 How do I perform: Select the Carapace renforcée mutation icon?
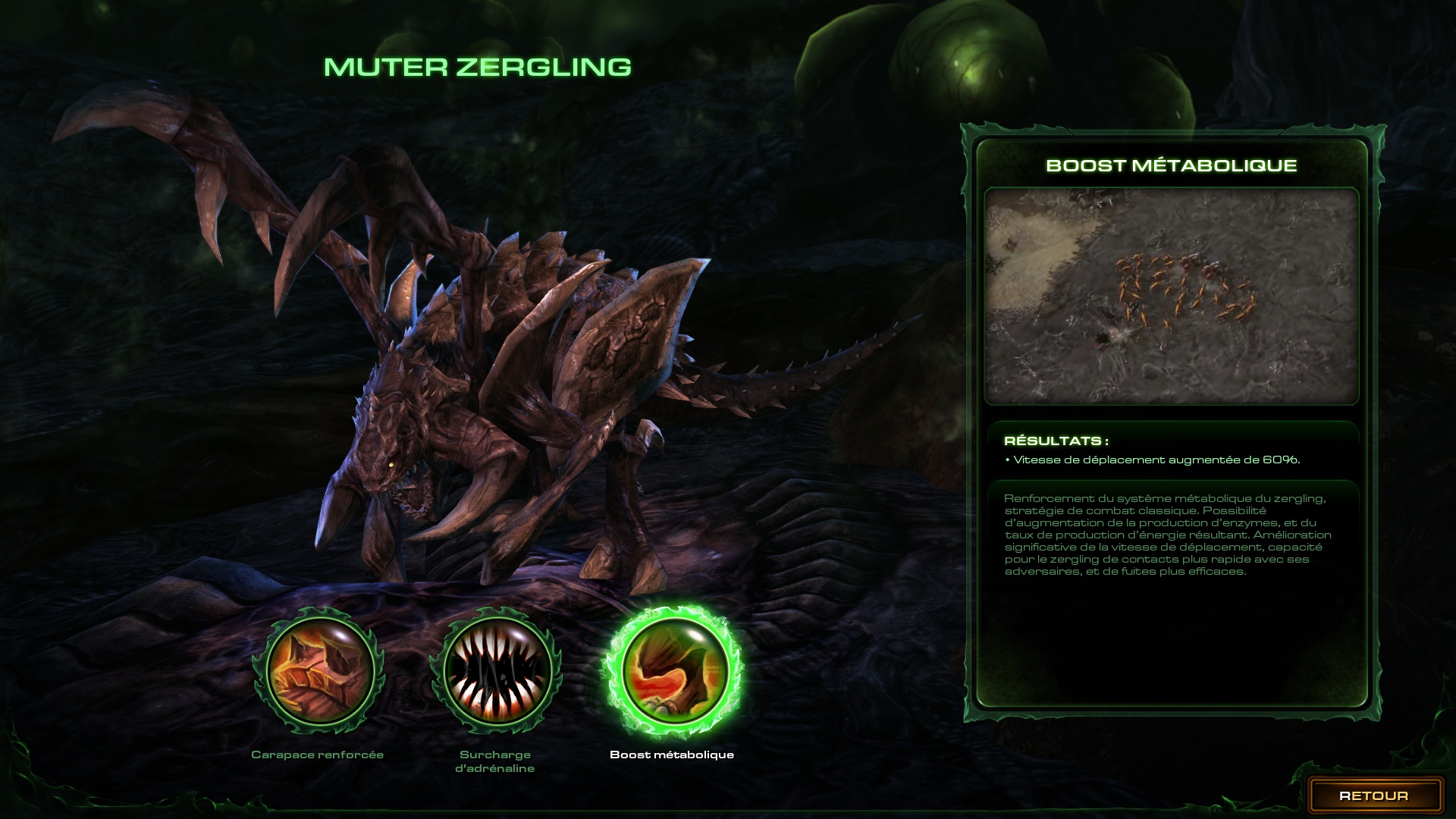318,673
